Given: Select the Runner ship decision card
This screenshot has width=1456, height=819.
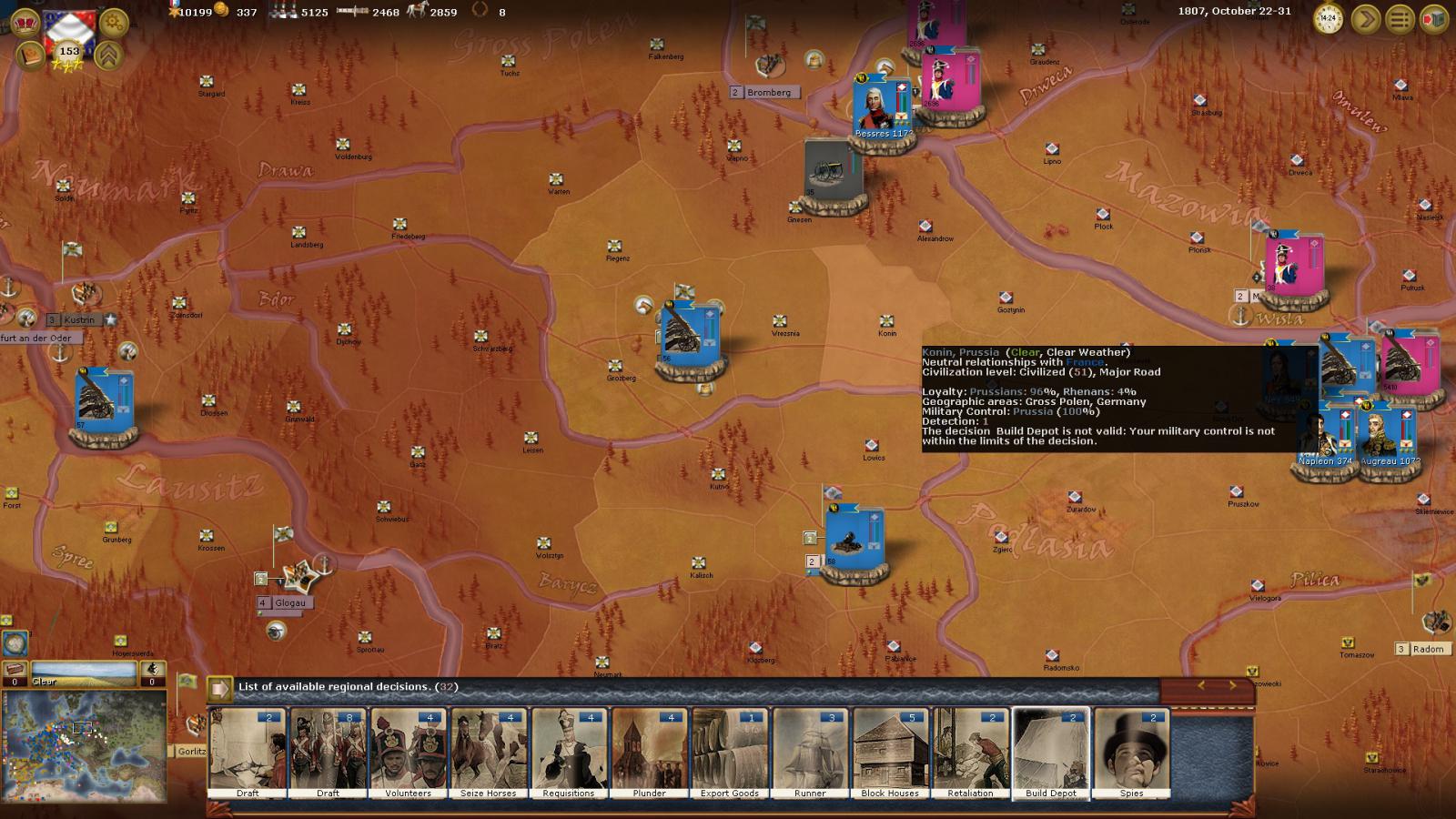Looking at the screenshot, I should [810, 753].
